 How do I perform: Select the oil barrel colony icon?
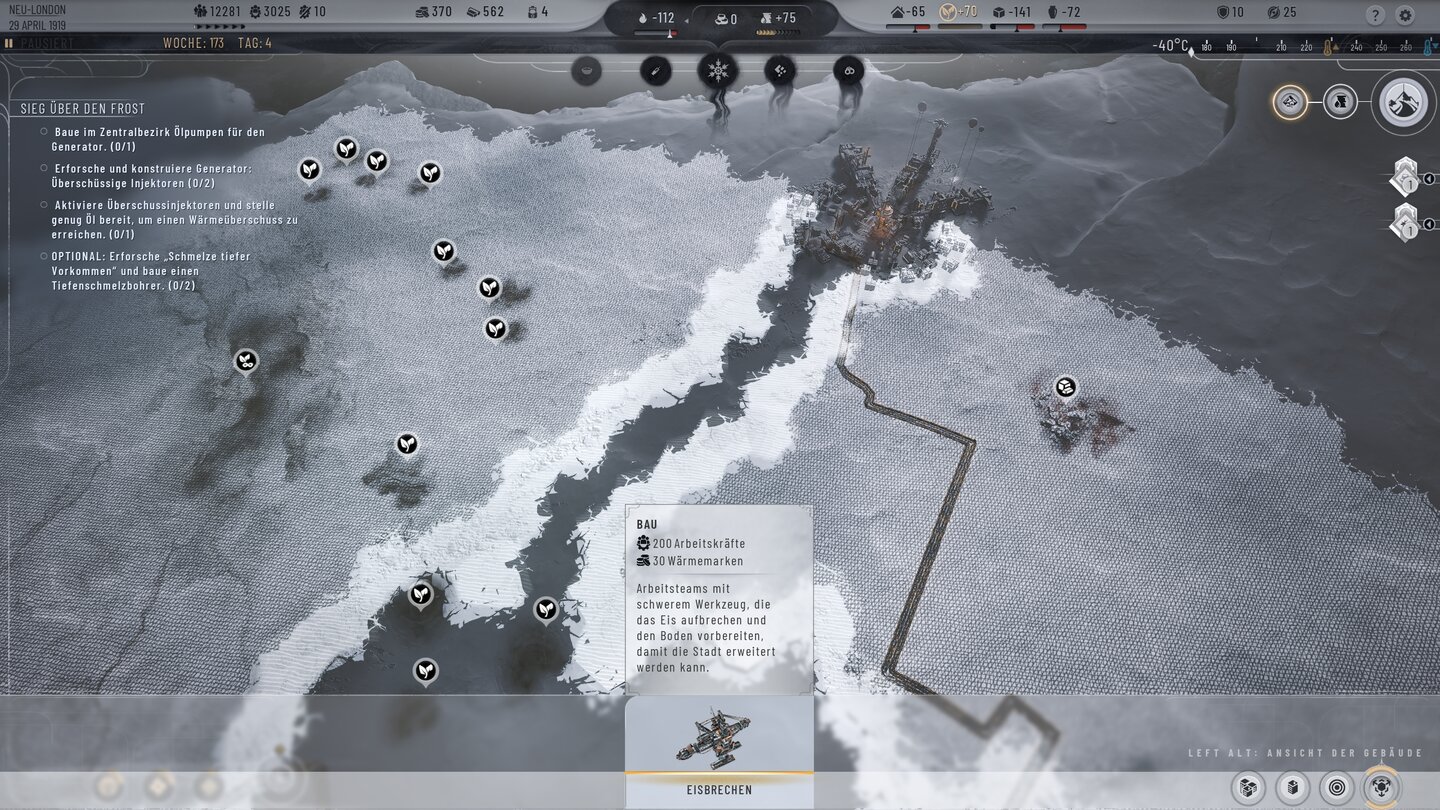tap(1340, 101)
